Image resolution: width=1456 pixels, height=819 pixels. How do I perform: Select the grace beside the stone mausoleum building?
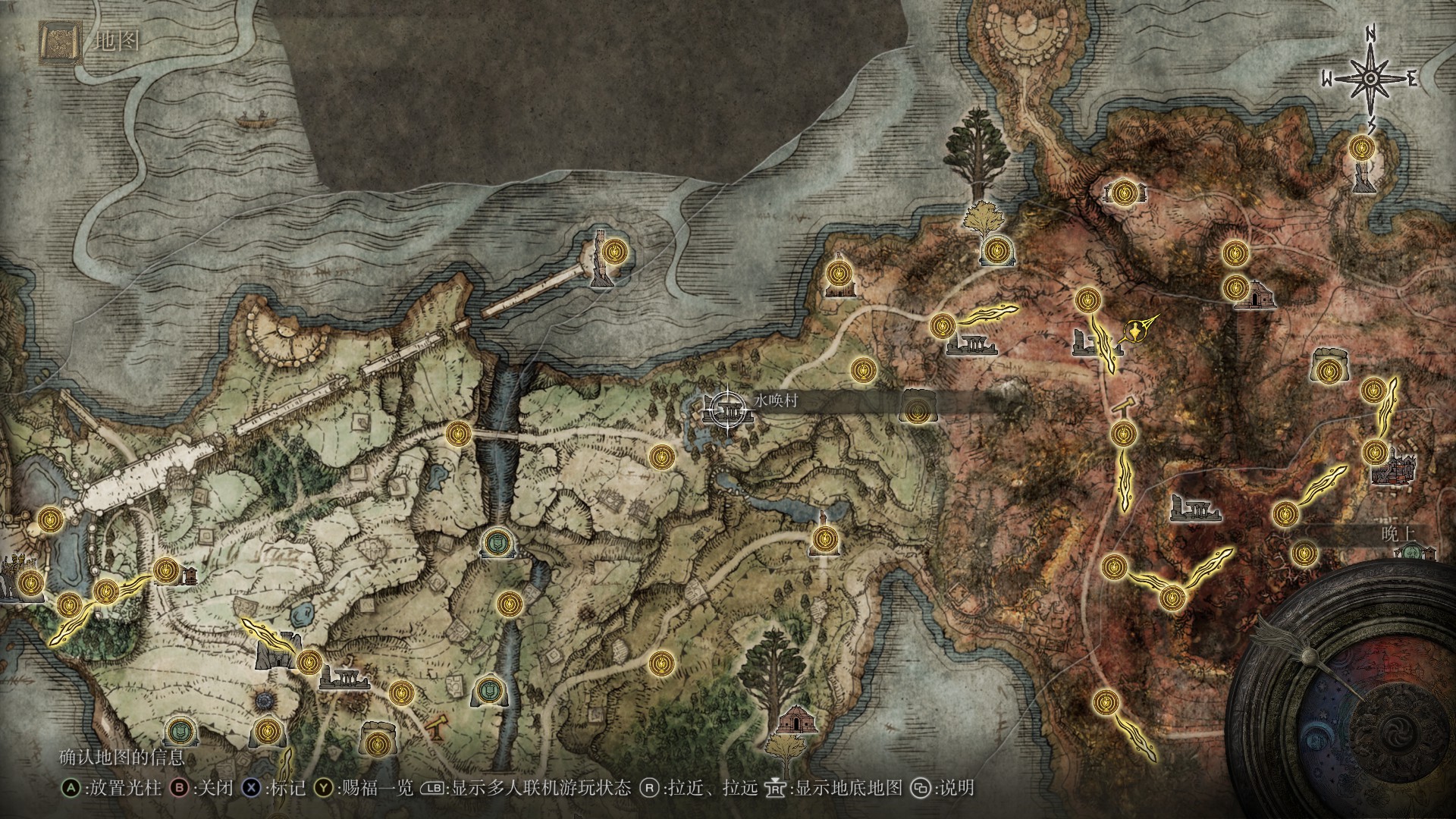[1235, 287]
